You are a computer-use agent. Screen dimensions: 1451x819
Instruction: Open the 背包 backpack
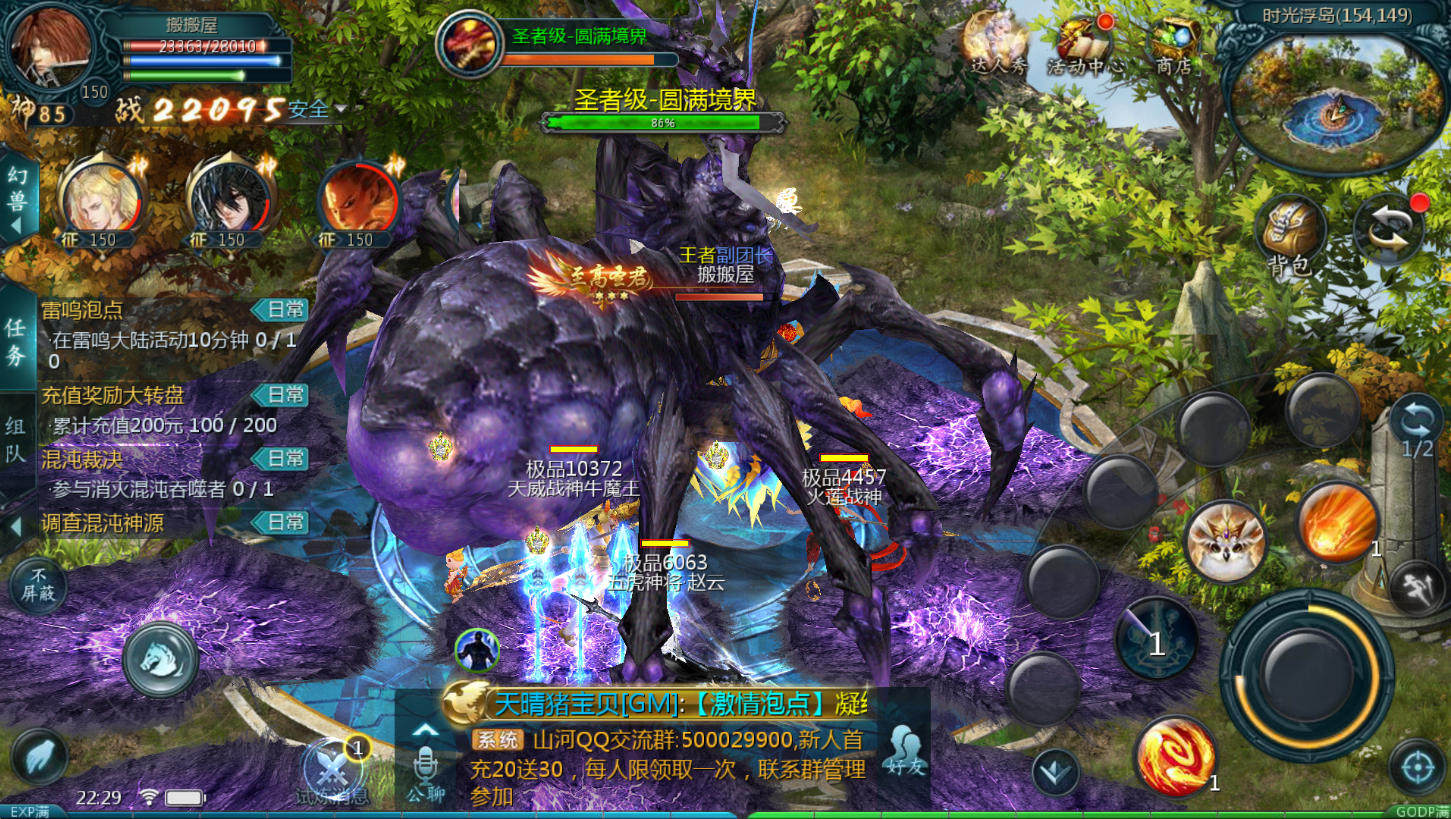point(1289,236)
